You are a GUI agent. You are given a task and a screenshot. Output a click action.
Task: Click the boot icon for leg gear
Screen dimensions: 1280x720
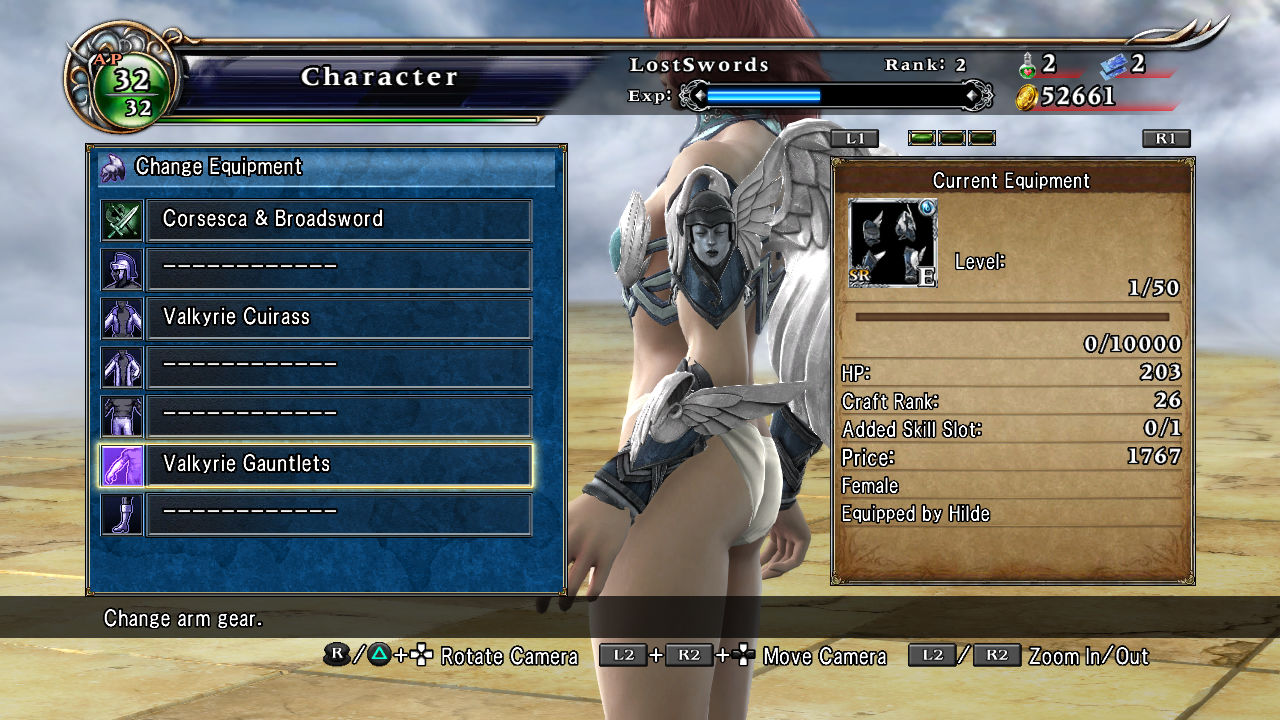pos(122,513)
